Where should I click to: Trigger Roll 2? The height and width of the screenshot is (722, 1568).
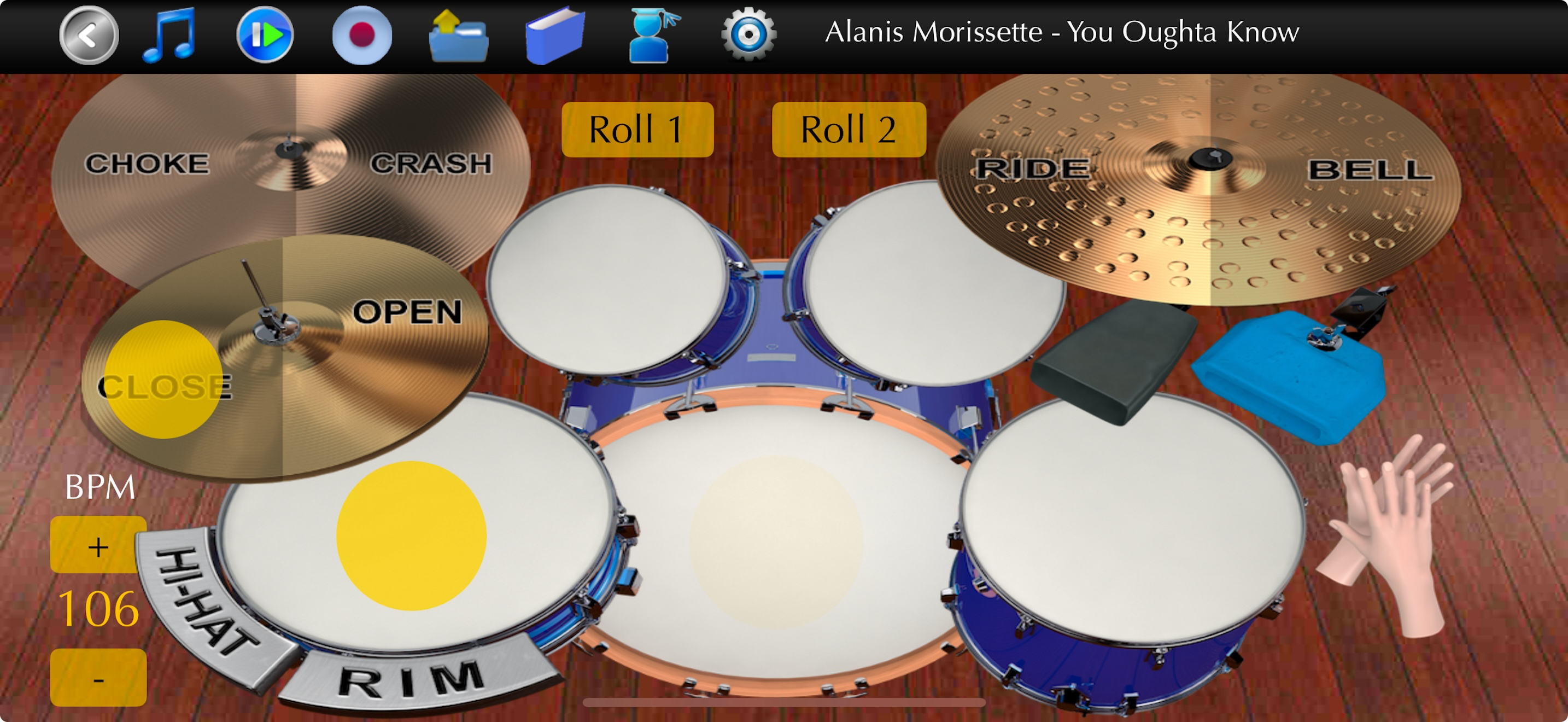coord(849,129)
